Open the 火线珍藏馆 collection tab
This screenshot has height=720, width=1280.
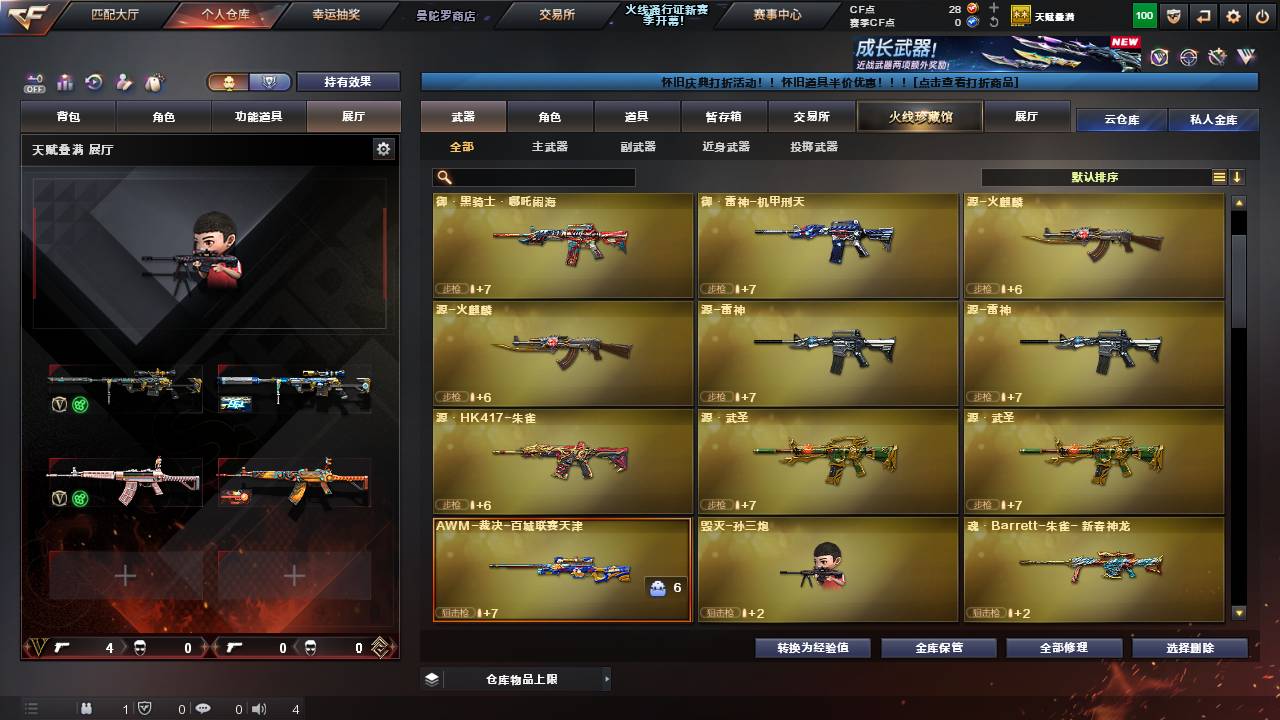pos(918,115)
